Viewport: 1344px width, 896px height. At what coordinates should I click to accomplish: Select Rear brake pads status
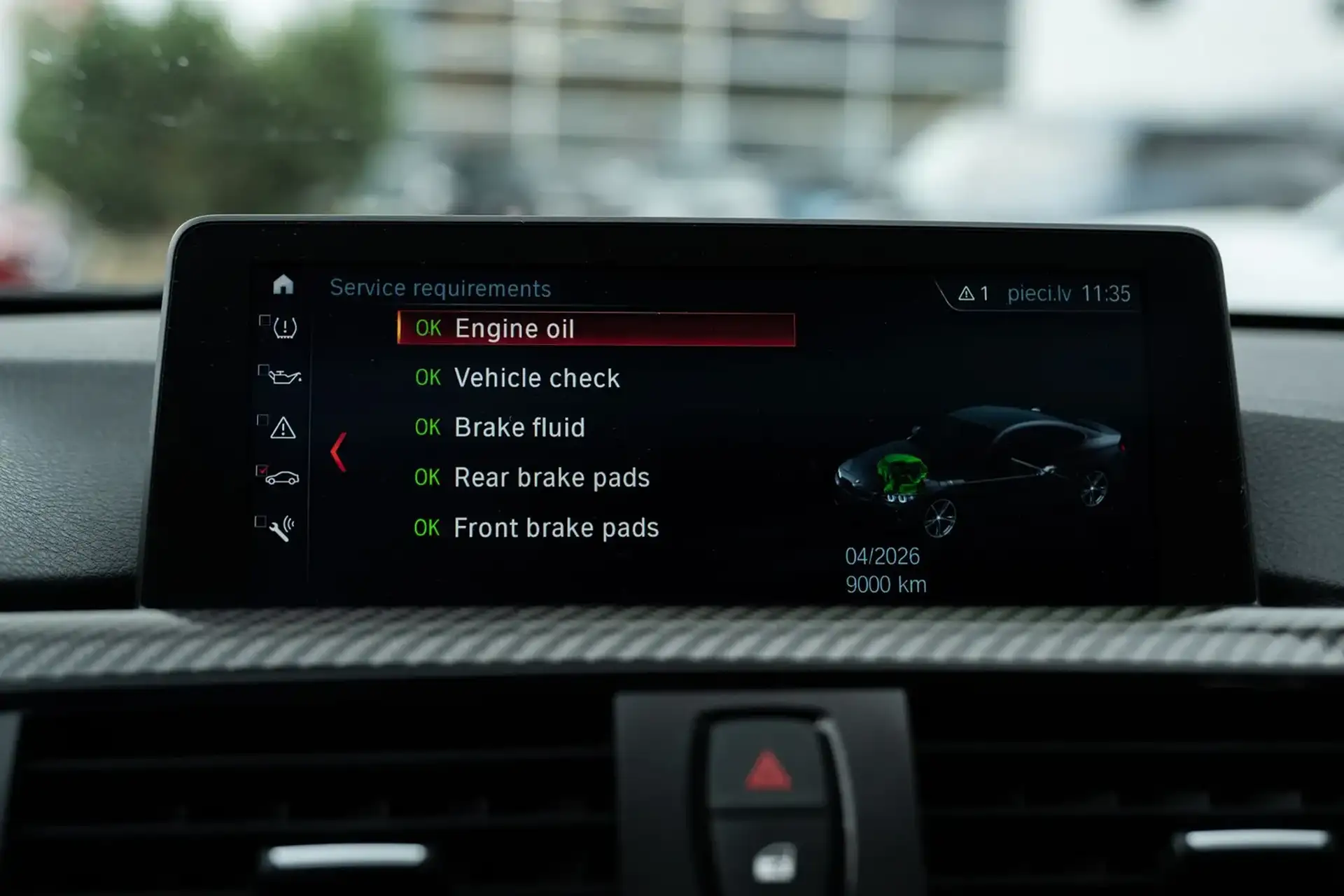tap(551, 477)
